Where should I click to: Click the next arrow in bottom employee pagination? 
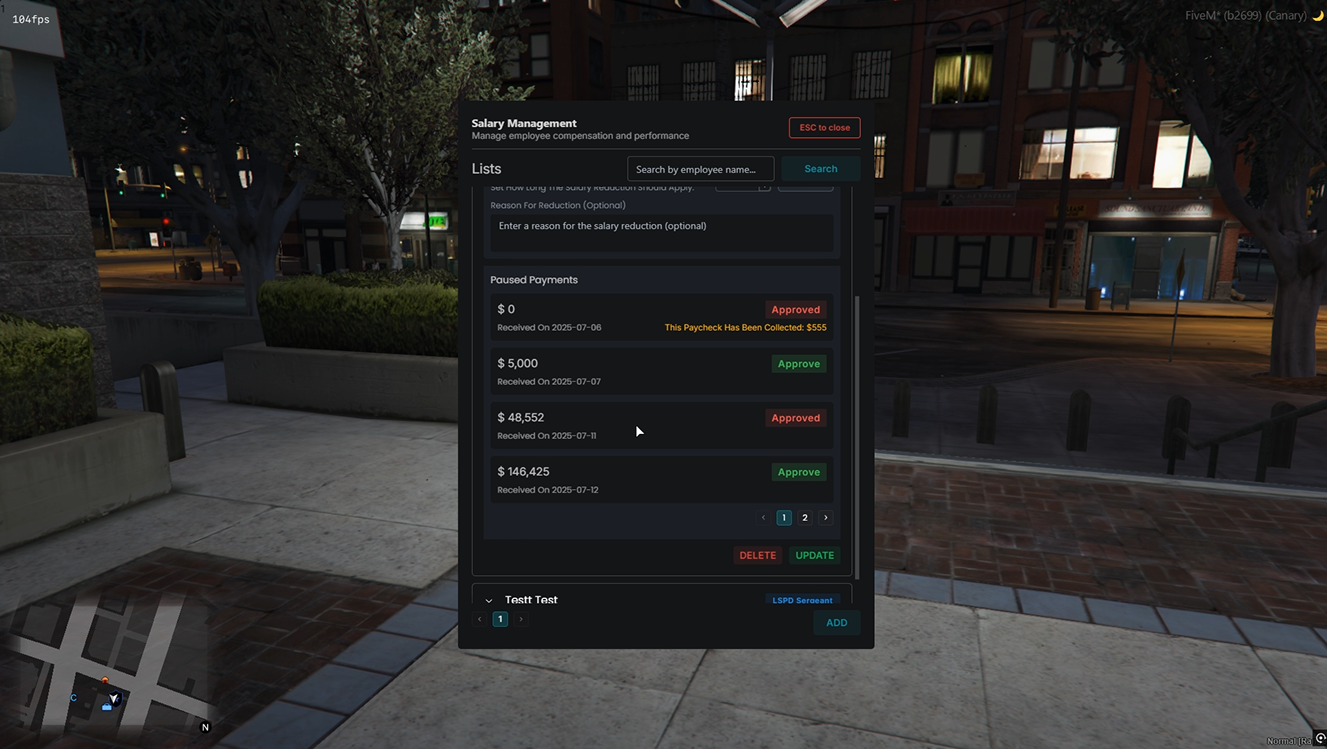coord(520,619)
